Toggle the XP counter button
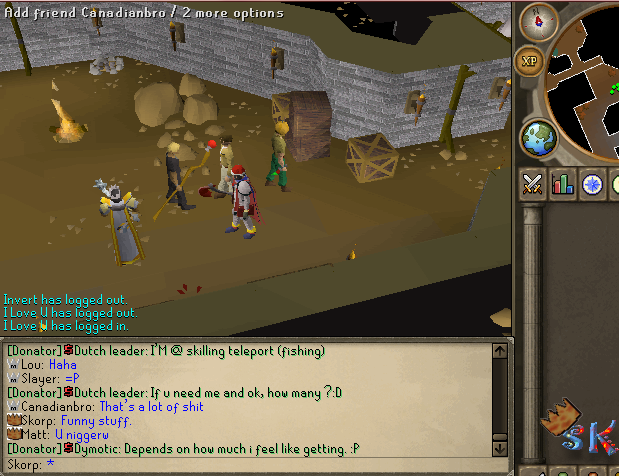Screen dimensions: 619x476 click(x=530, y=61)
